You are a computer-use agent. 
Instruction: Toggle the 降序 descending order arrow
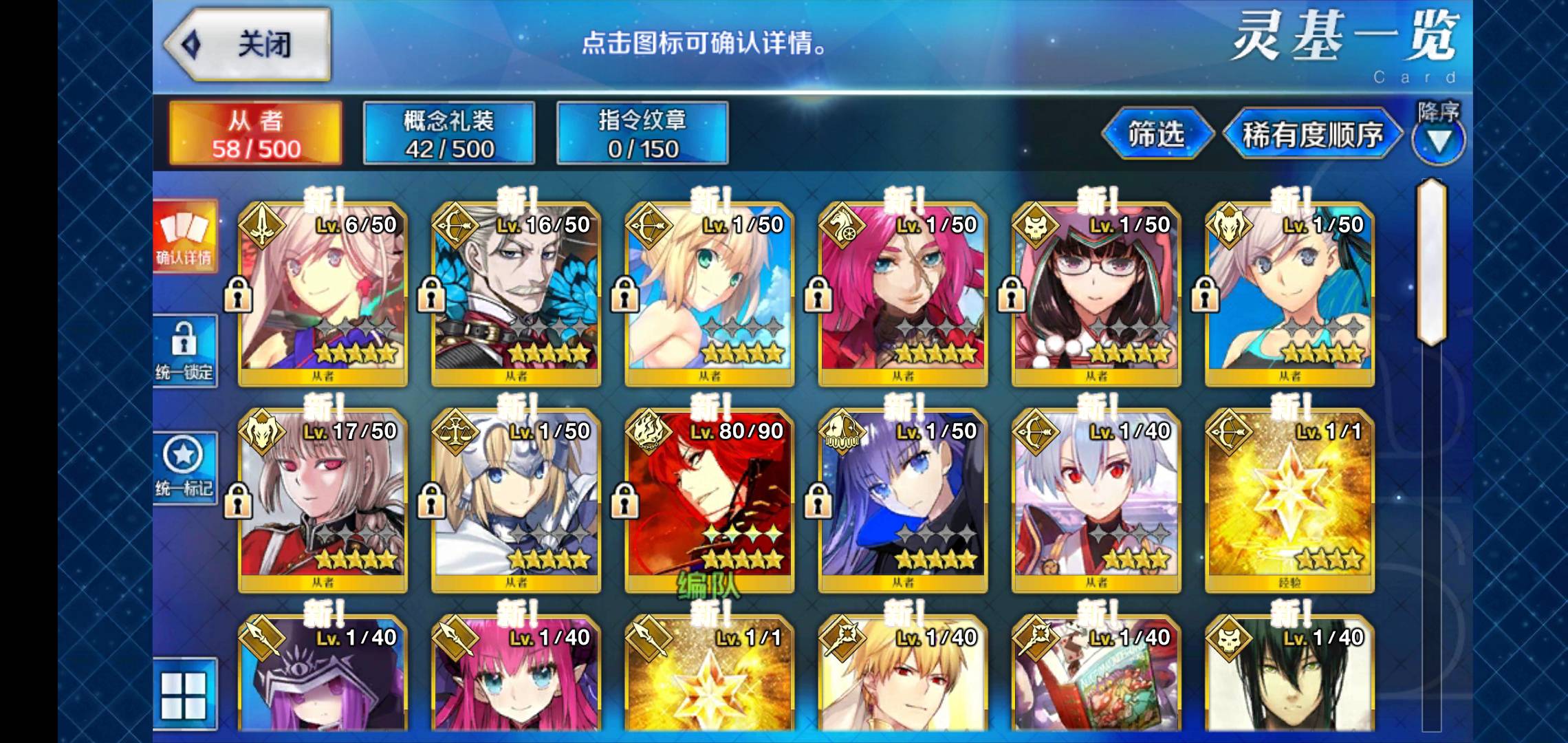coord(1439,140)
